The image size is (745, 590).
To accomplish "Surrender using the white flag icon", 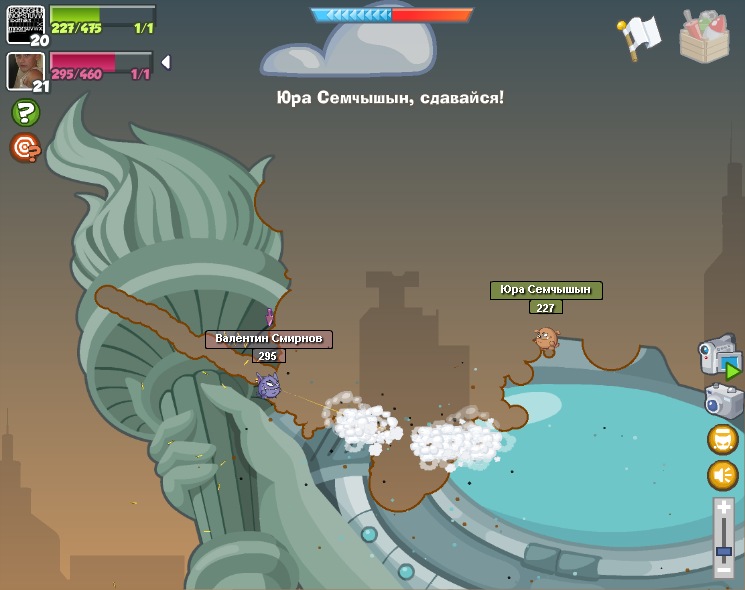I will pyautogui.click(x=640, y=36).
